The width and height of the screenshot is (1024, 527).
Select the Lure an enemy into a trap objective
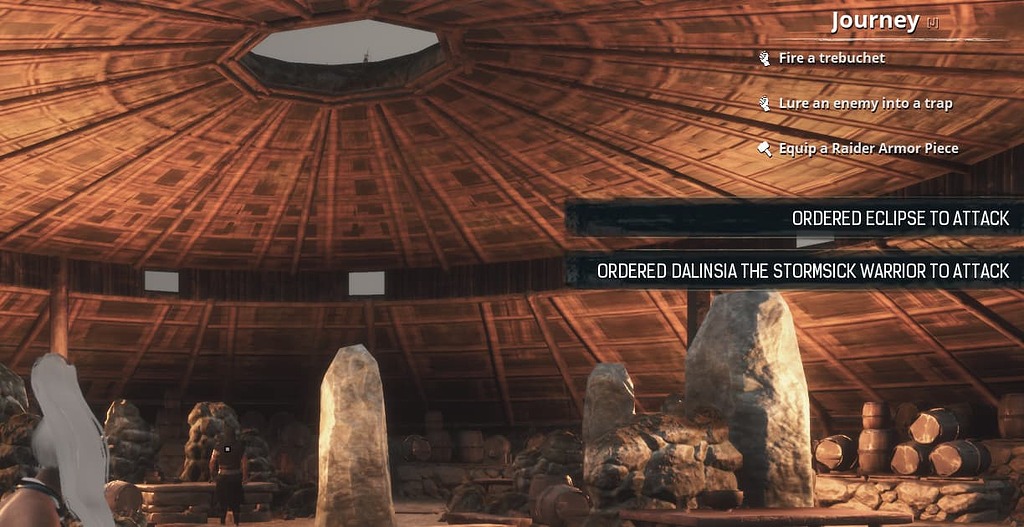click(865, 103)
